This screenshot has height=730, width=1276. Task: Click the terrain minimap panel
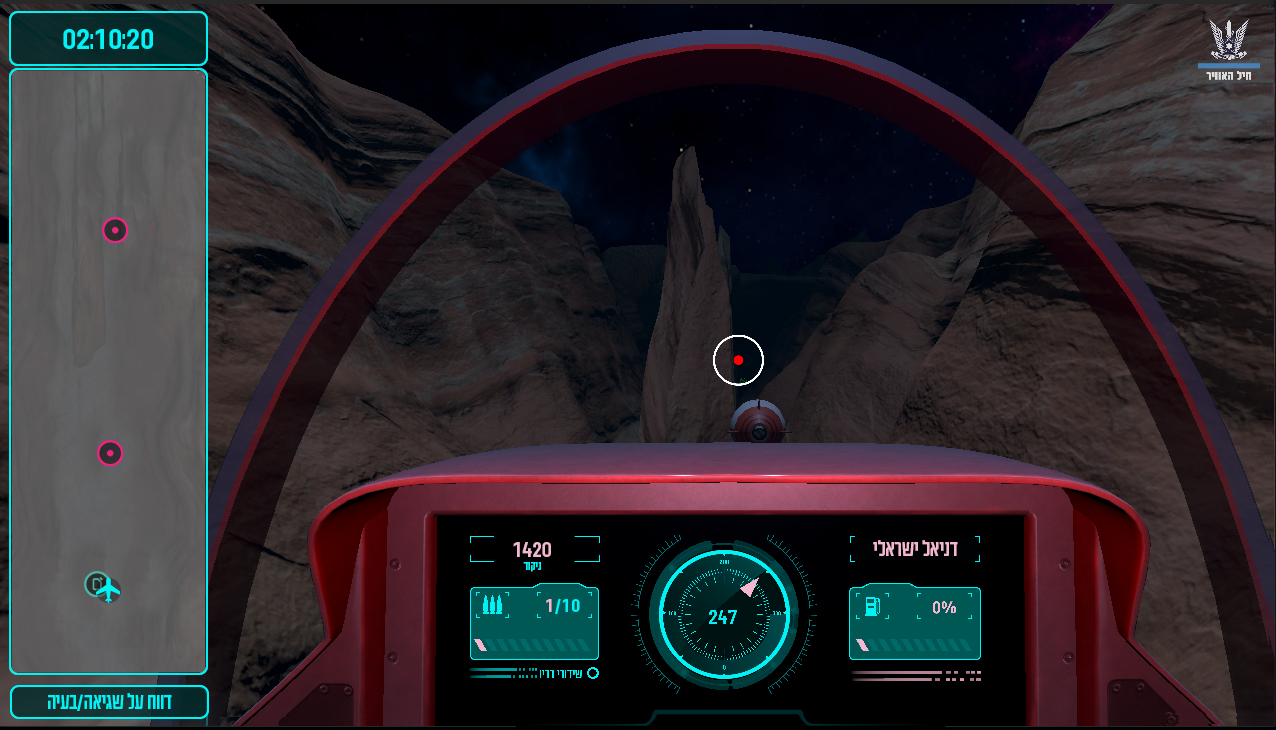point(108,340)
